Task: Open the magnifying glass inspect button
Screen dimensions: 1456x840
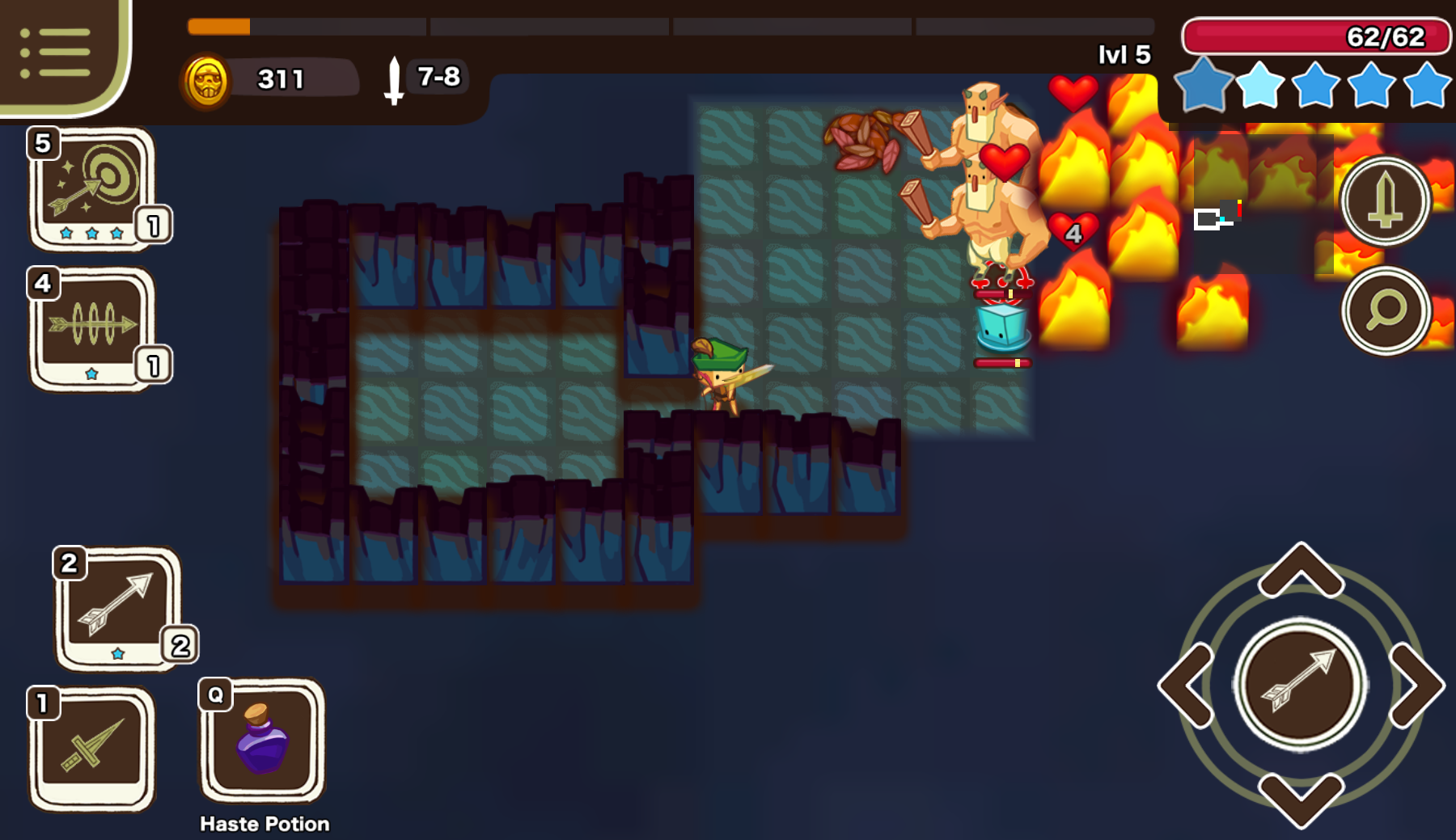Action: [x=1385, y=310]
